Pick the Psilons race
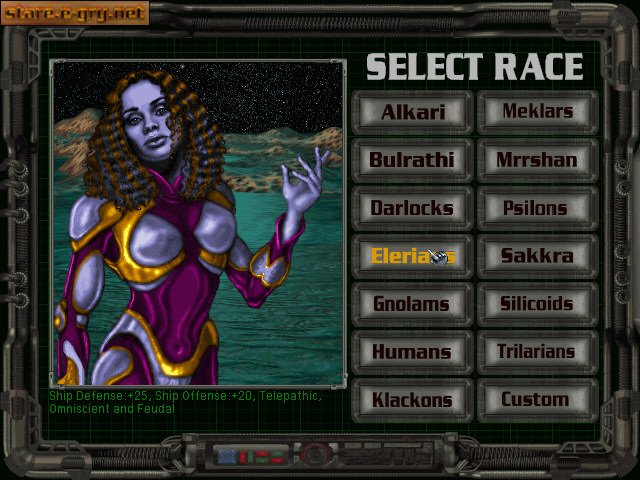 click(537, 208)
